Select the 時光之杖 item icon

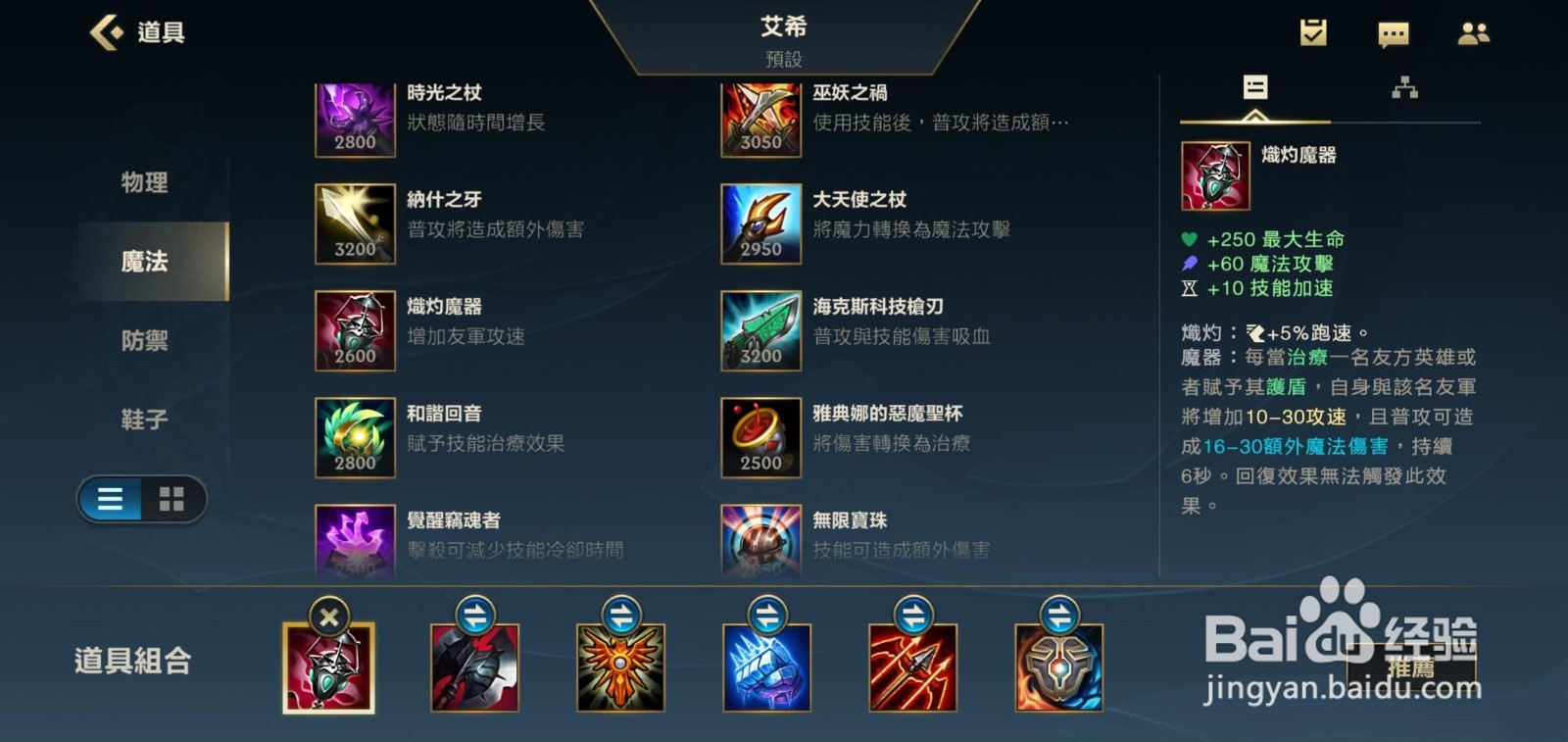[x=353, y=118]
